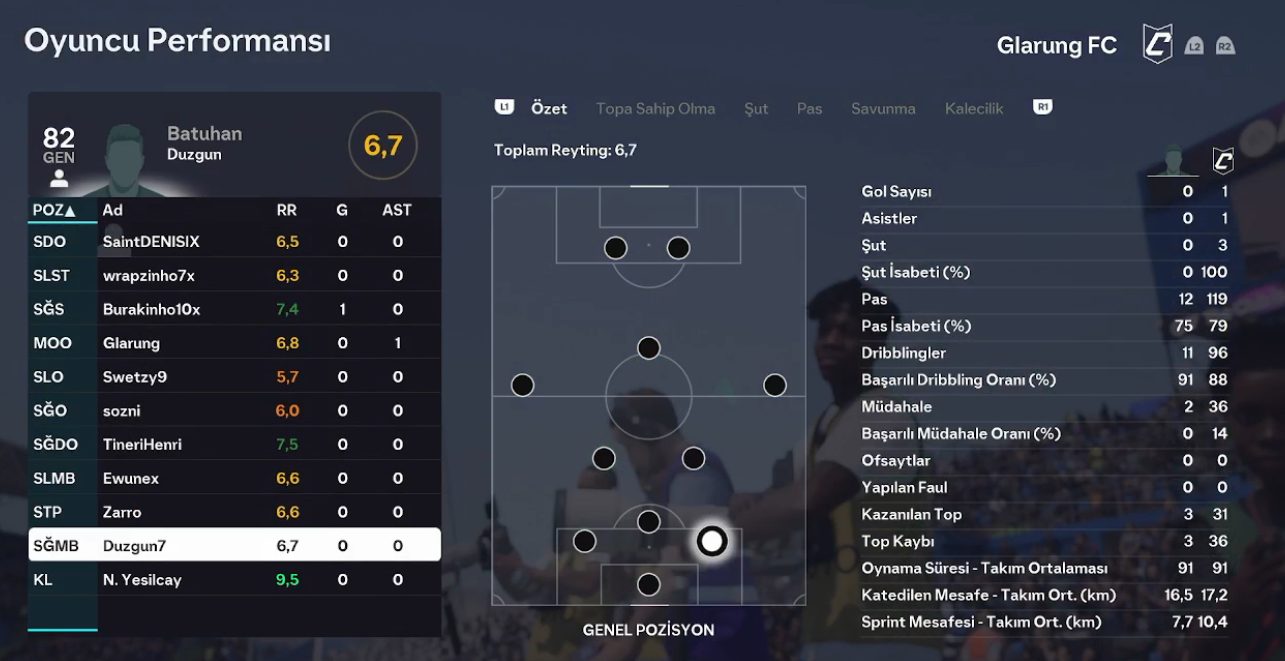
Task: Switch to the Şut statistics tab
Action: pos(756,108)
